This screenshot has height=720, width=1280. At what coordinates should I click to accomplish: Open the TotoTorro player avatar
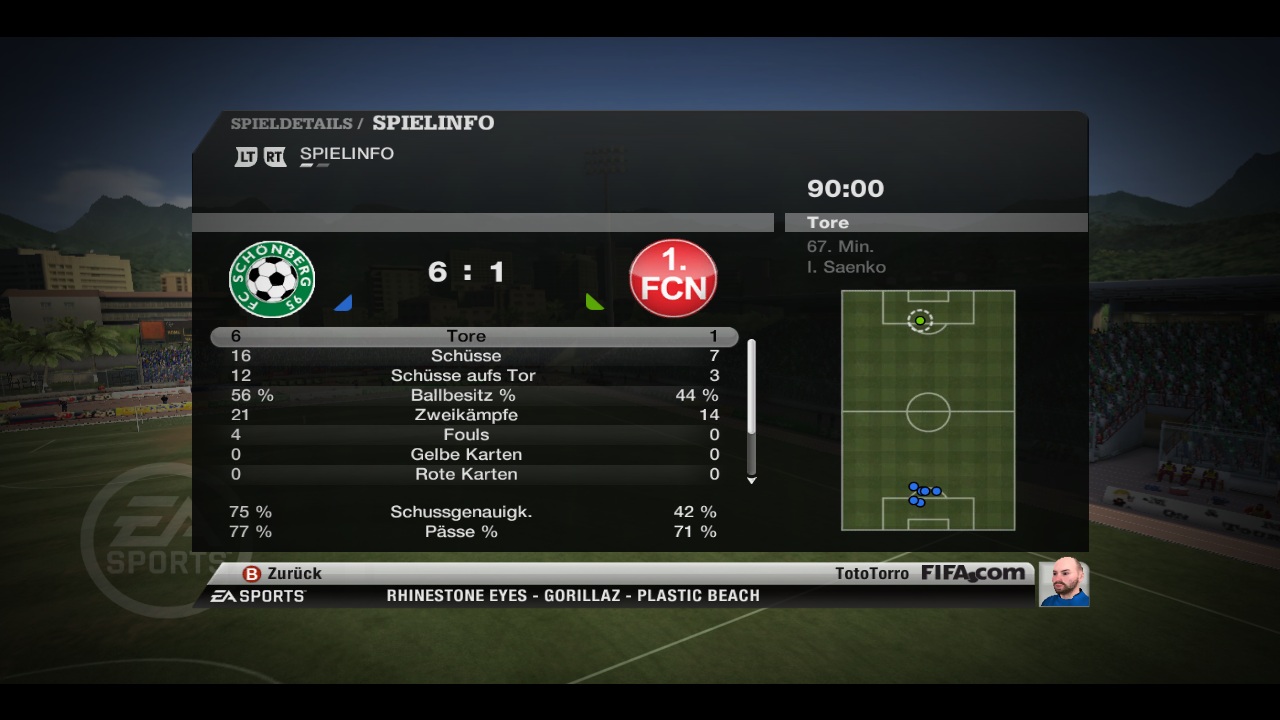[x=1063, y=582]
